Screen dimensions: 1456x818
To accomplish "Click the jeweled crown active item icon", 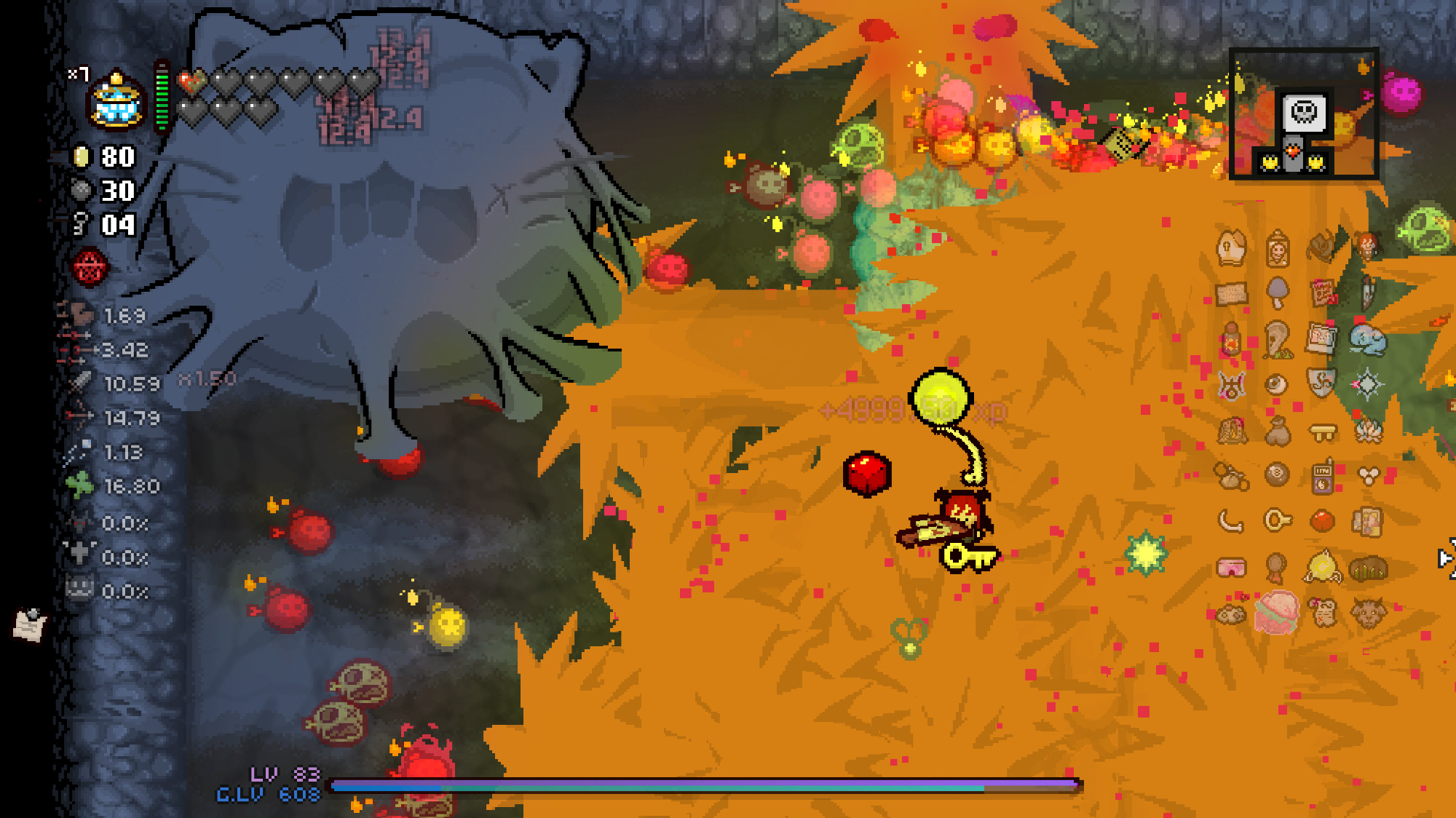I will pos(116,101).
